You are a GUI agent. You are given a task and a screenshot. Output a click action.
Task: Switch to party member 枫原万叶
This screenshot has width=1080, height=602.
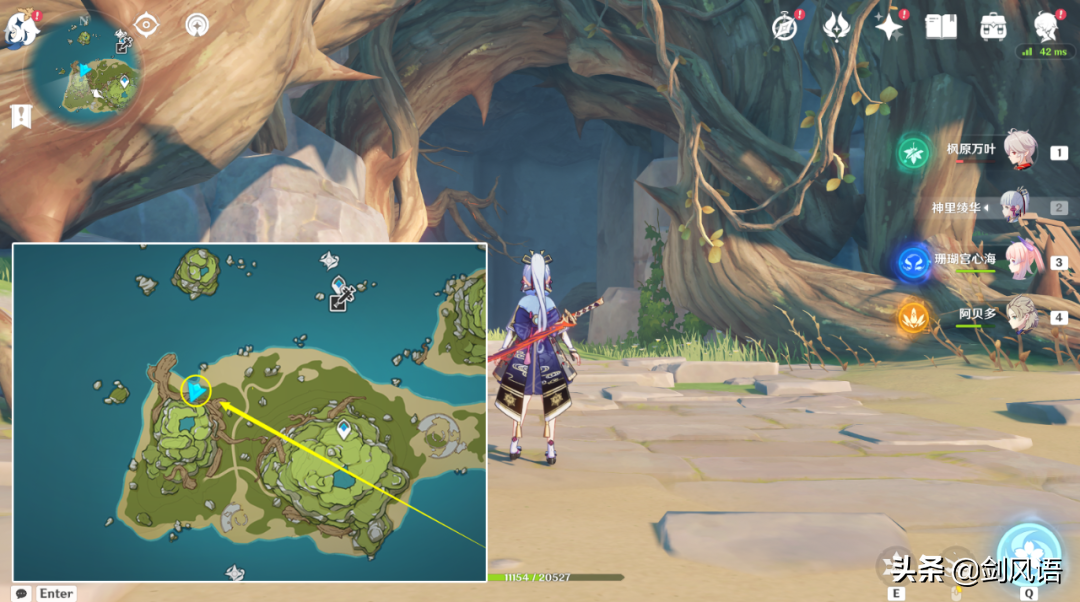click(1018, 150)
